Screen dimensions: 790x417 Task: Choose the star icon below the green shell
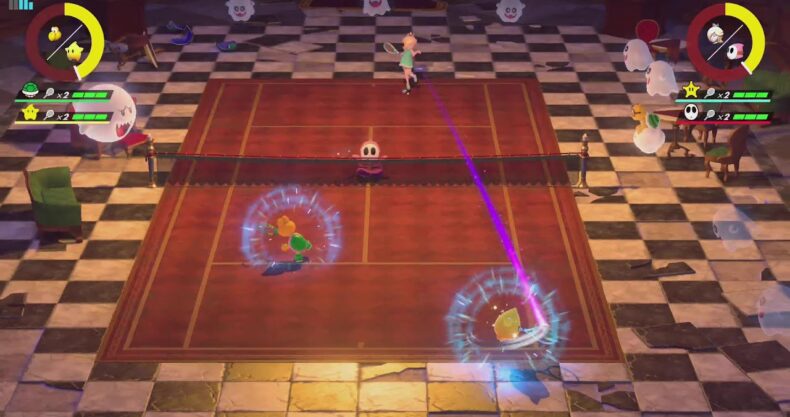(x=29, y=115)
